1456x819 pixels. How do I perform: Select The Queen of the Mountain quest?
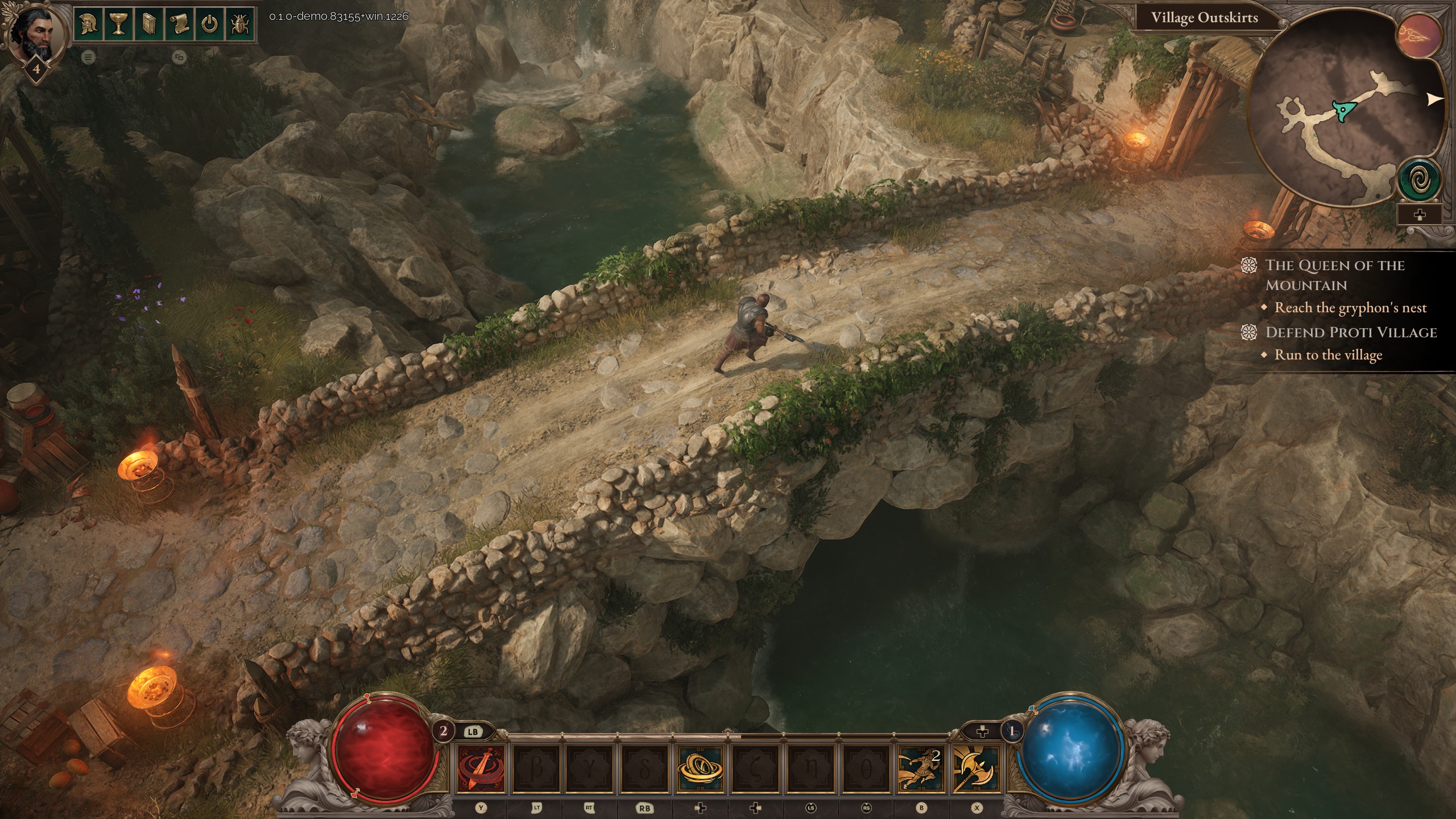[x=1334, y=275]
